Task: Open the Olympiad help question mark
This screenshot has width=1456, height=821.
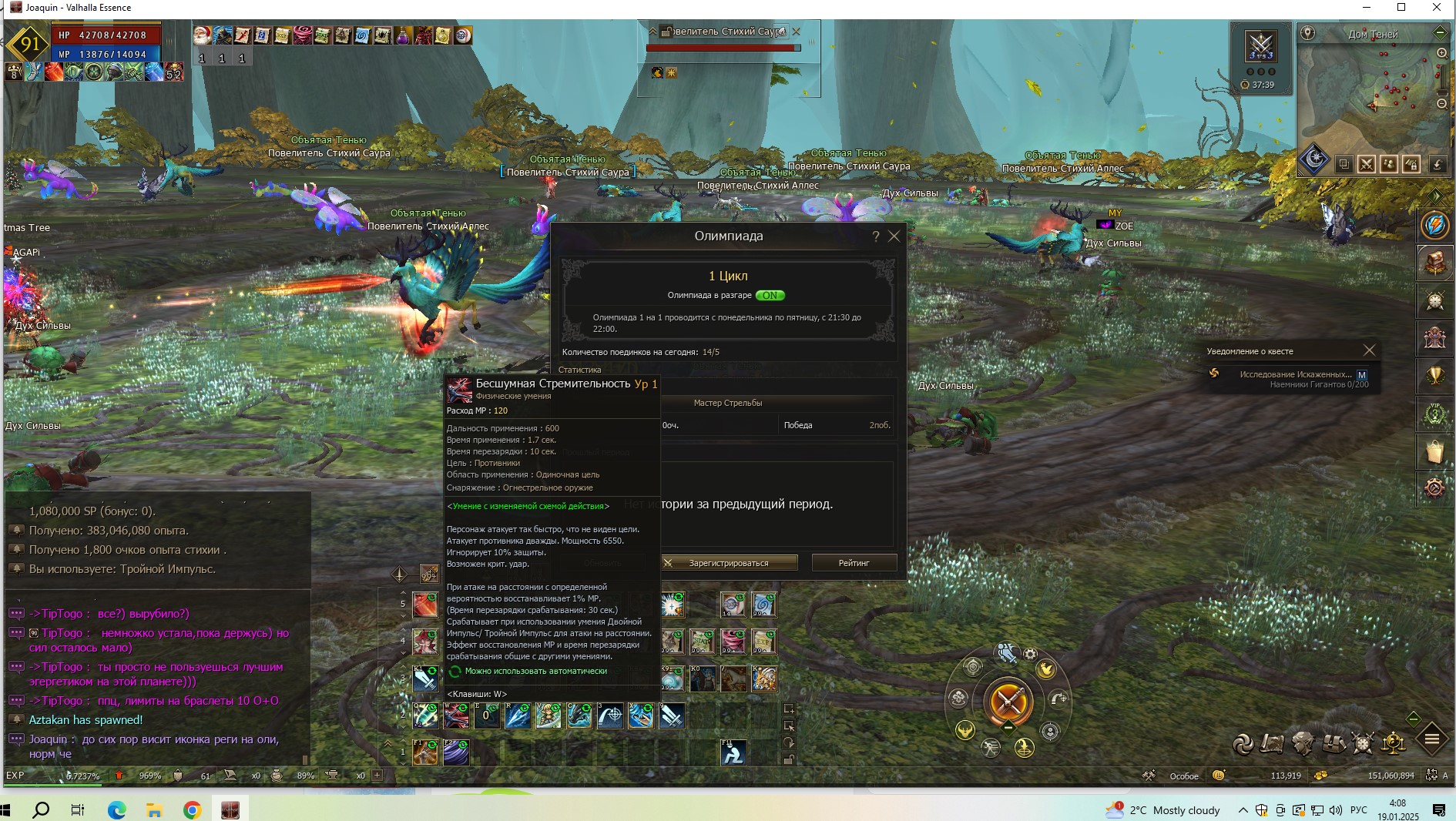Action: (x=875, y=236)
